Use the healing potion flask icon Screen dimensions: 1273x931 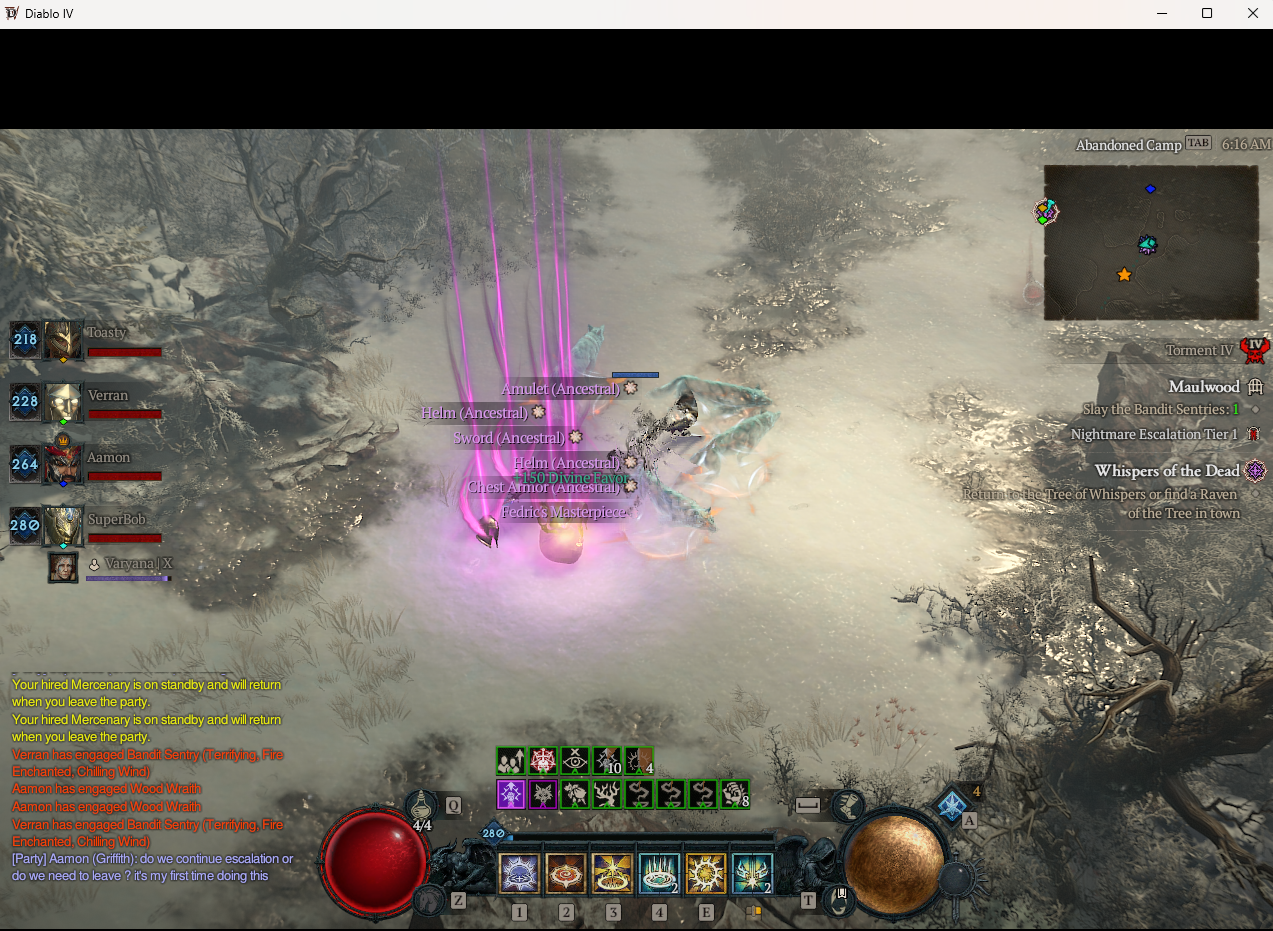click(x=423, y=806)
